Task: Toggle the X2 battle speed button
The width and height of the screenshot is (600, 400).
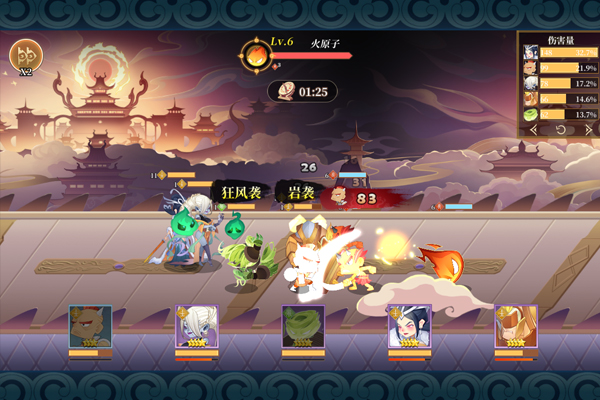Action: pos(25,57)
